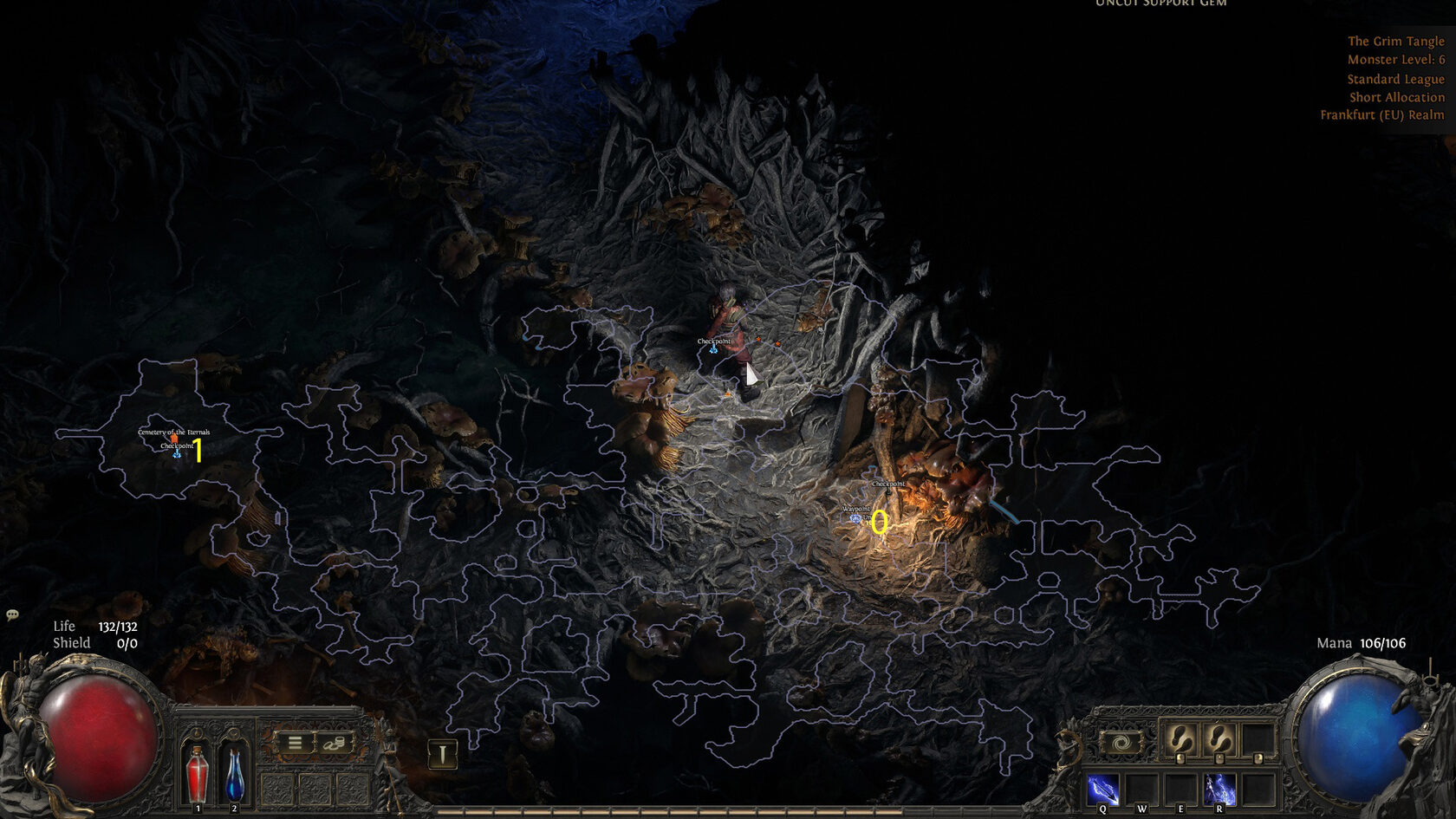Click the spiral portal button
Viewport: 1456px width, 819px height.
(x=1121, y=743)
